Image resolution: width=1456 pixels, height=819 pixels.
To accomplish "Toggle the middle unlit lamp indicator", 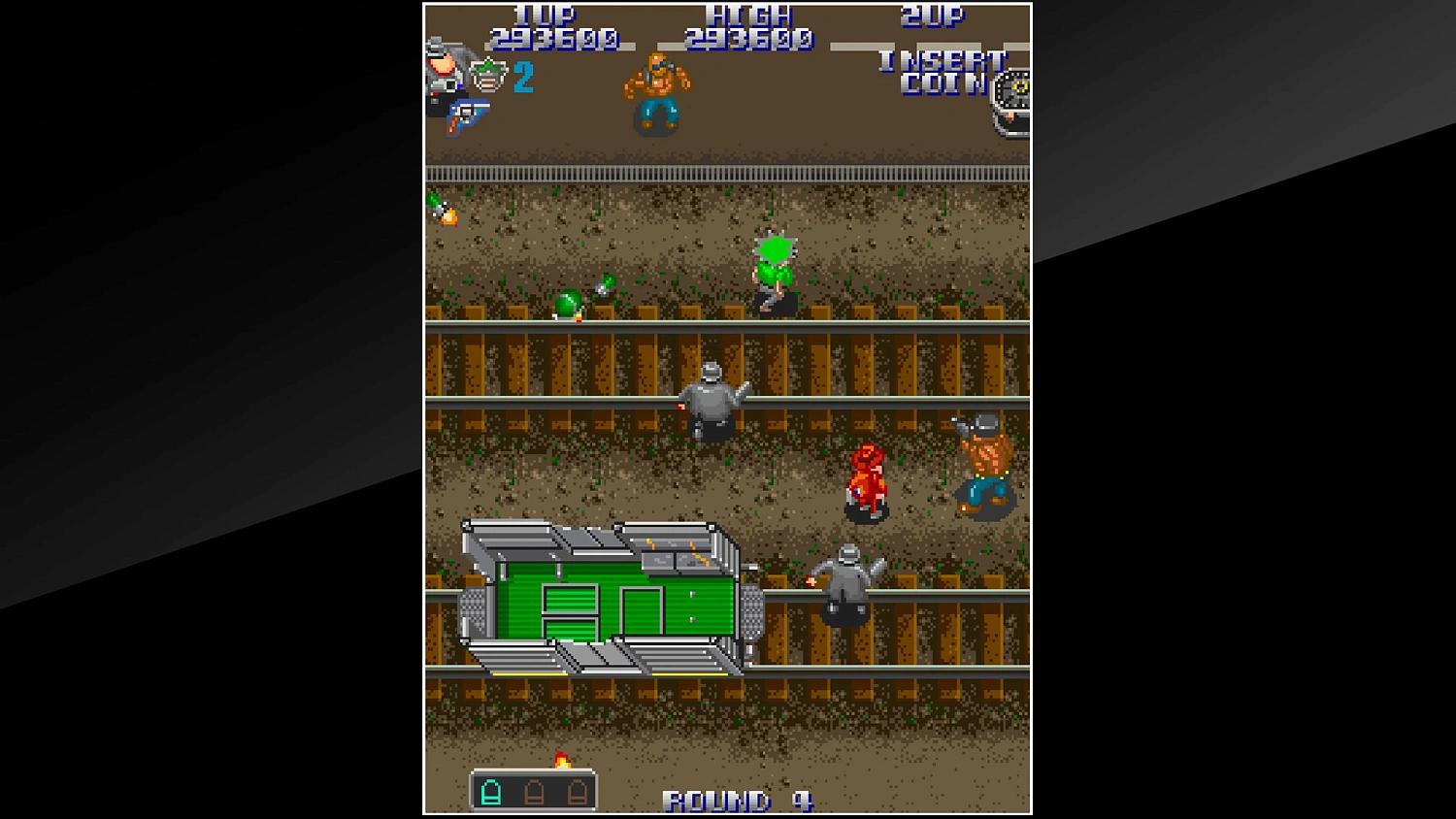I will click(533, 793).
